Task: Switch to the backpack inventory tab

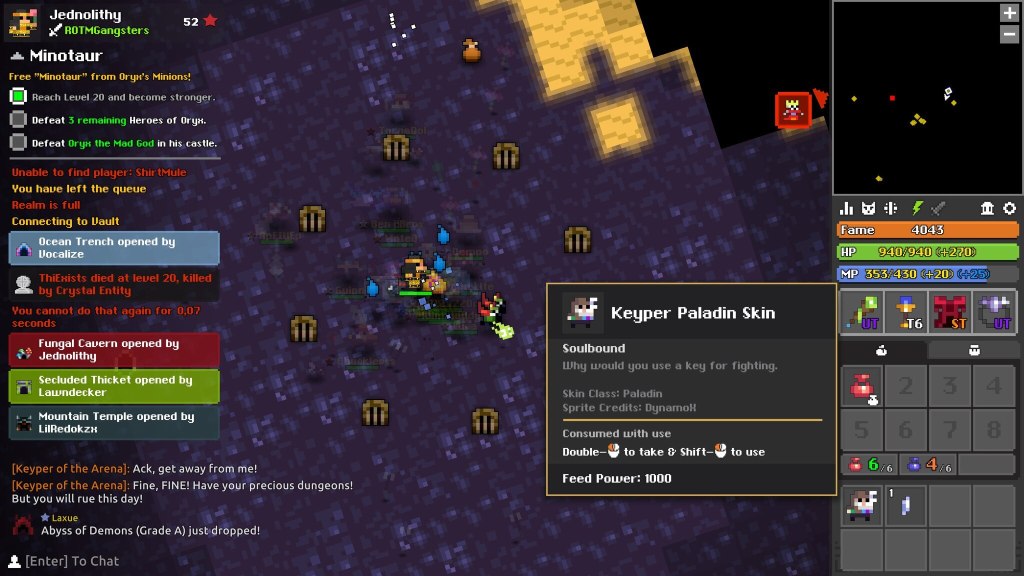Action: [973, 350]
